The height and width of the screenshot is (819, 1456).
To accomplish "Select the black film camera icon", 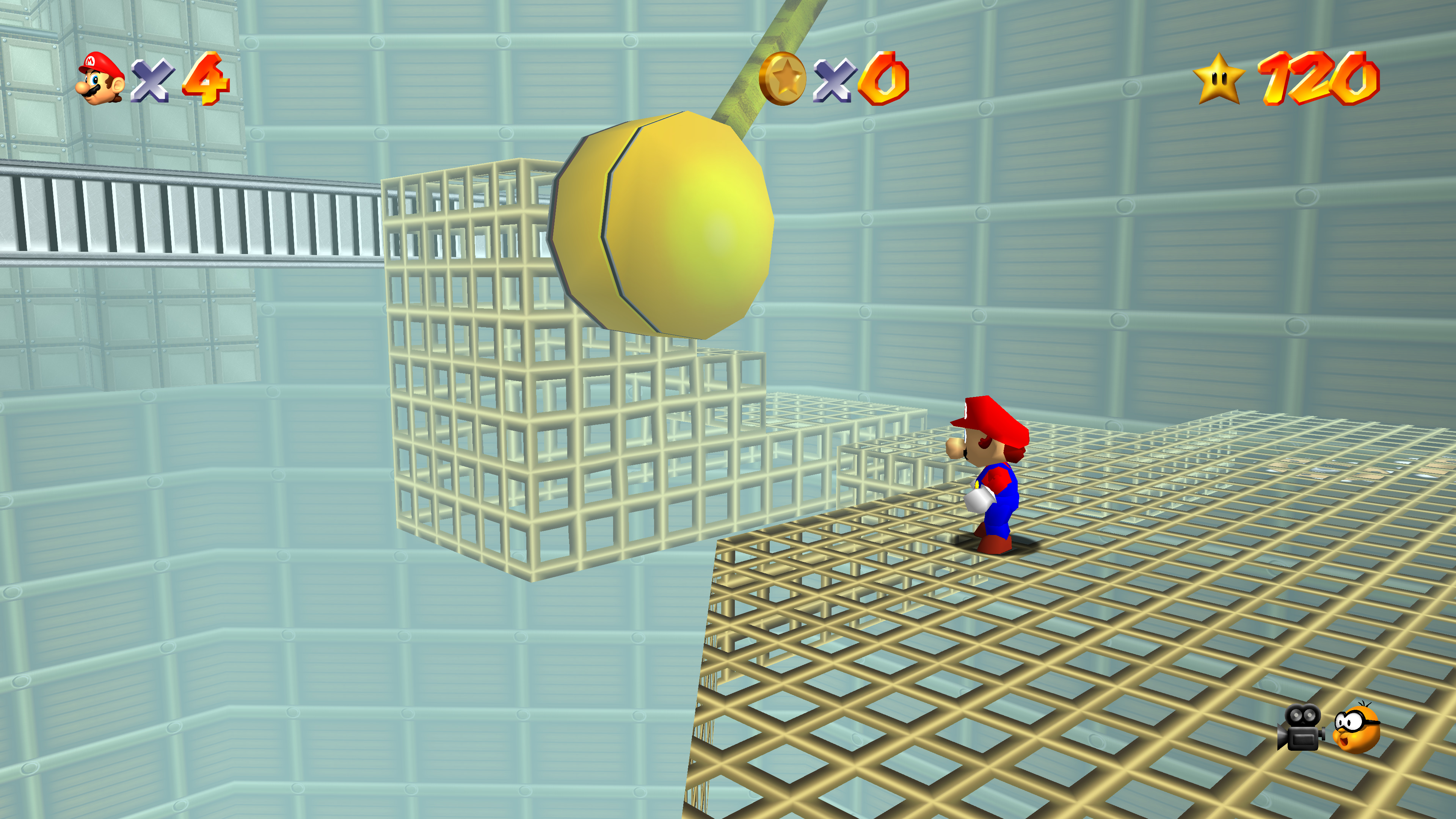I will [1301, 728].
